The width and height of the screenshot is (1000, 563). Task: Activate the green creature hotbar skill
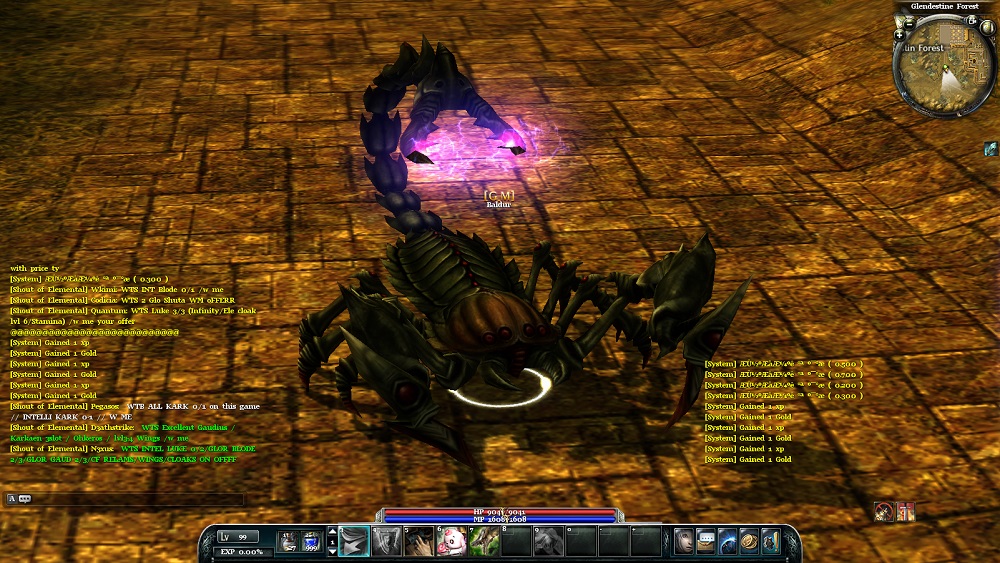click(484, 542)
